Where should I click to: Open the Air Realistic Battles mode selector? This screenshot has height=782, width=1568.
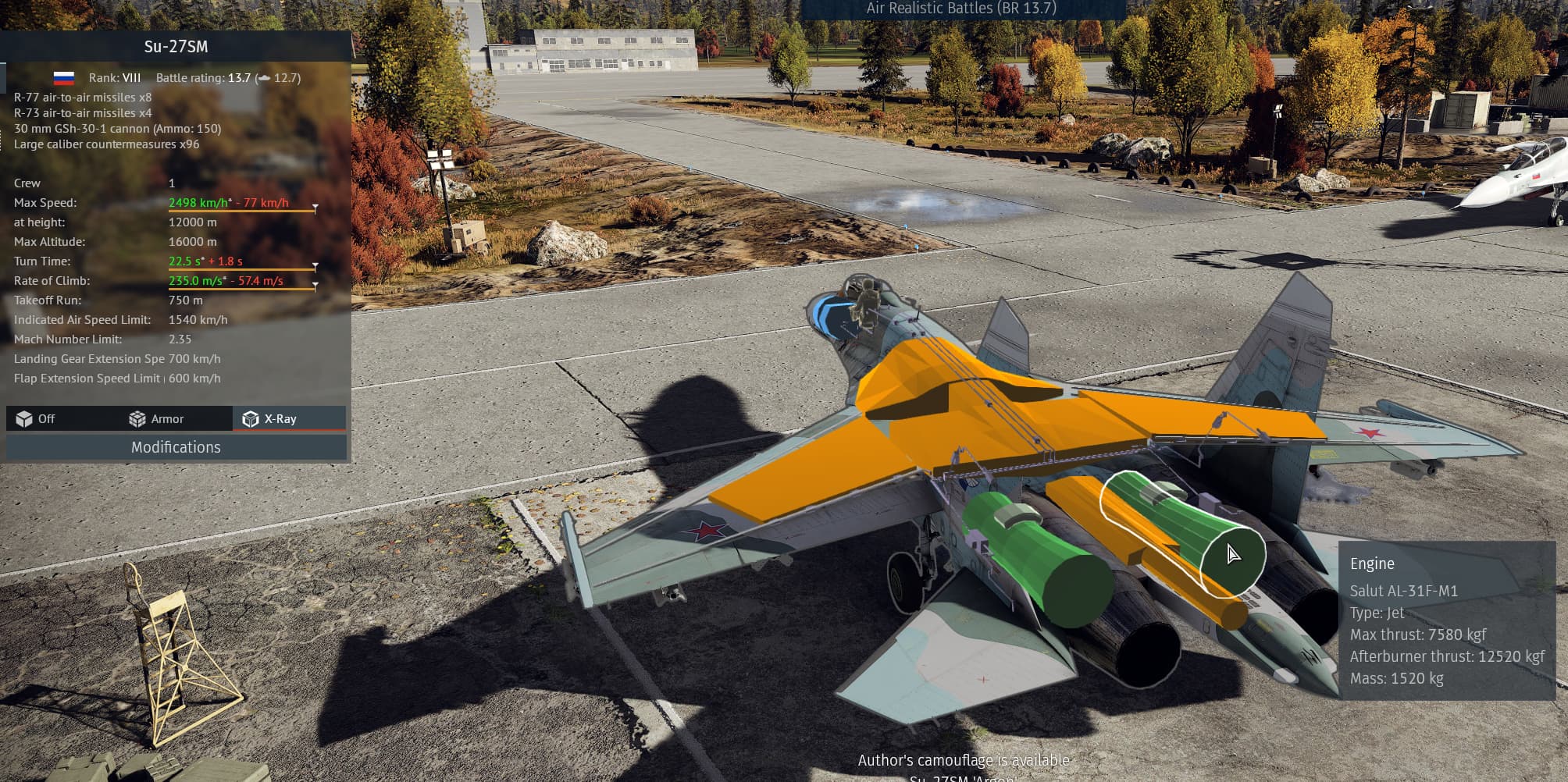[960, 9]
